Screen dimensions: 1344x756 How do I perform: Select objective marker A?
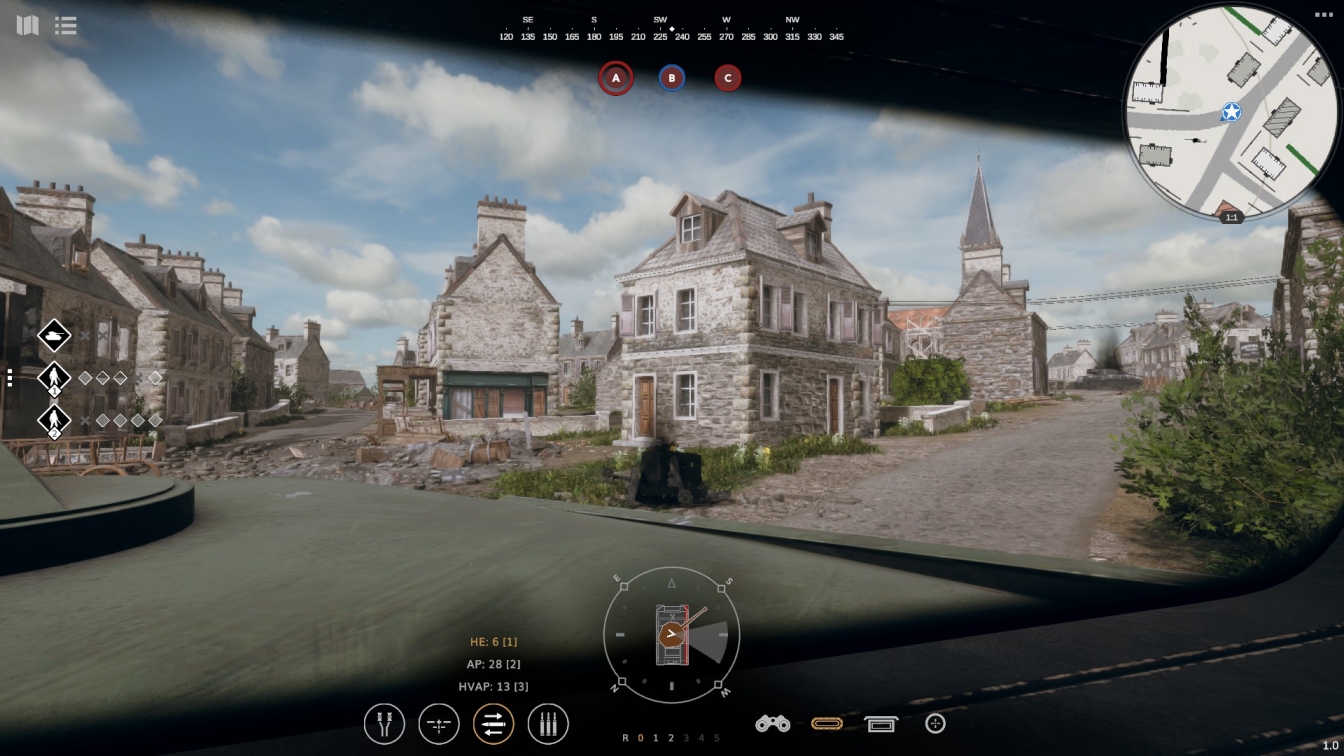pos(616,78)
